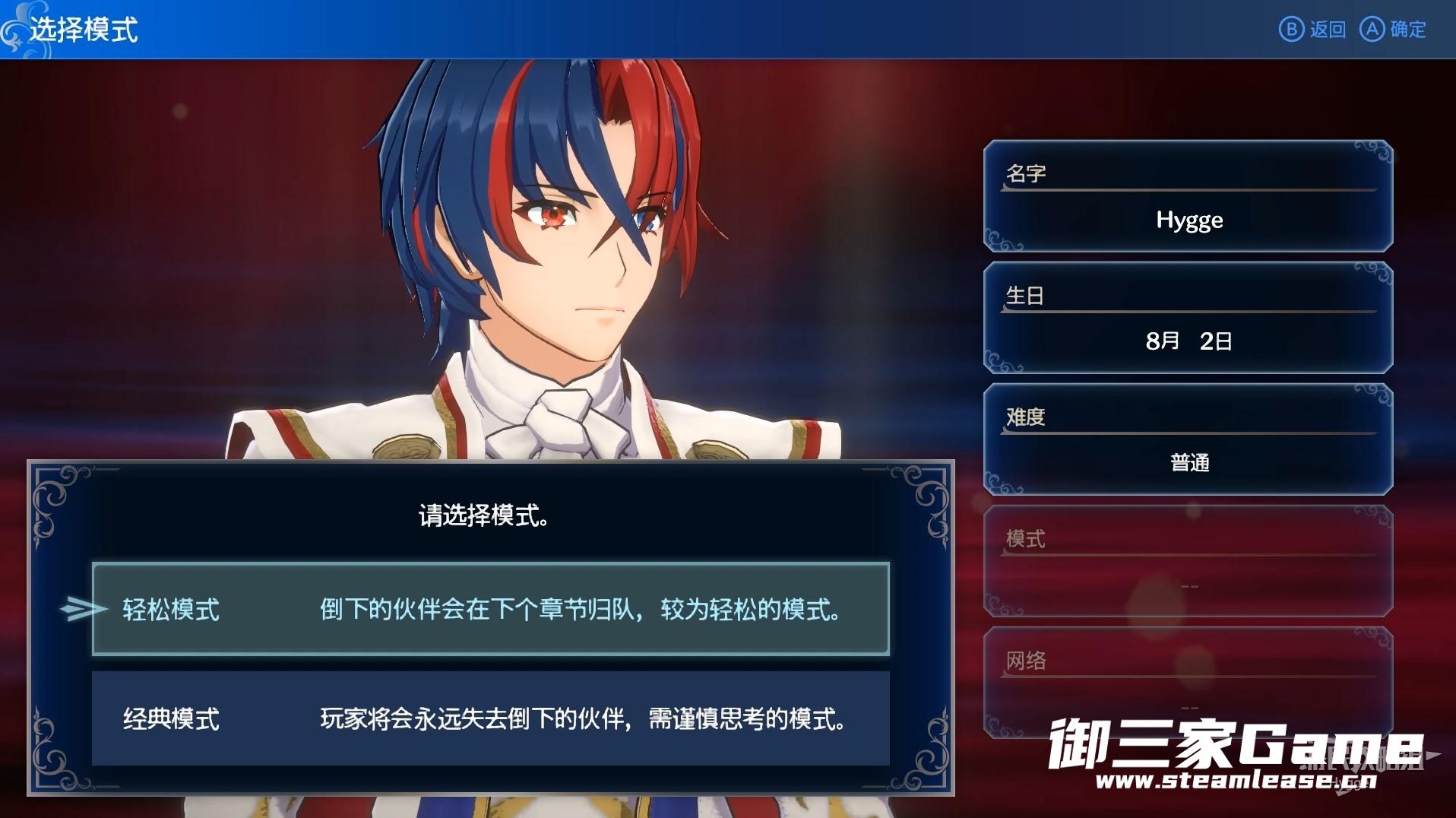Select the 生日 birthday panel
This screenshot has height=818, width=1456.
point(1188,318)
